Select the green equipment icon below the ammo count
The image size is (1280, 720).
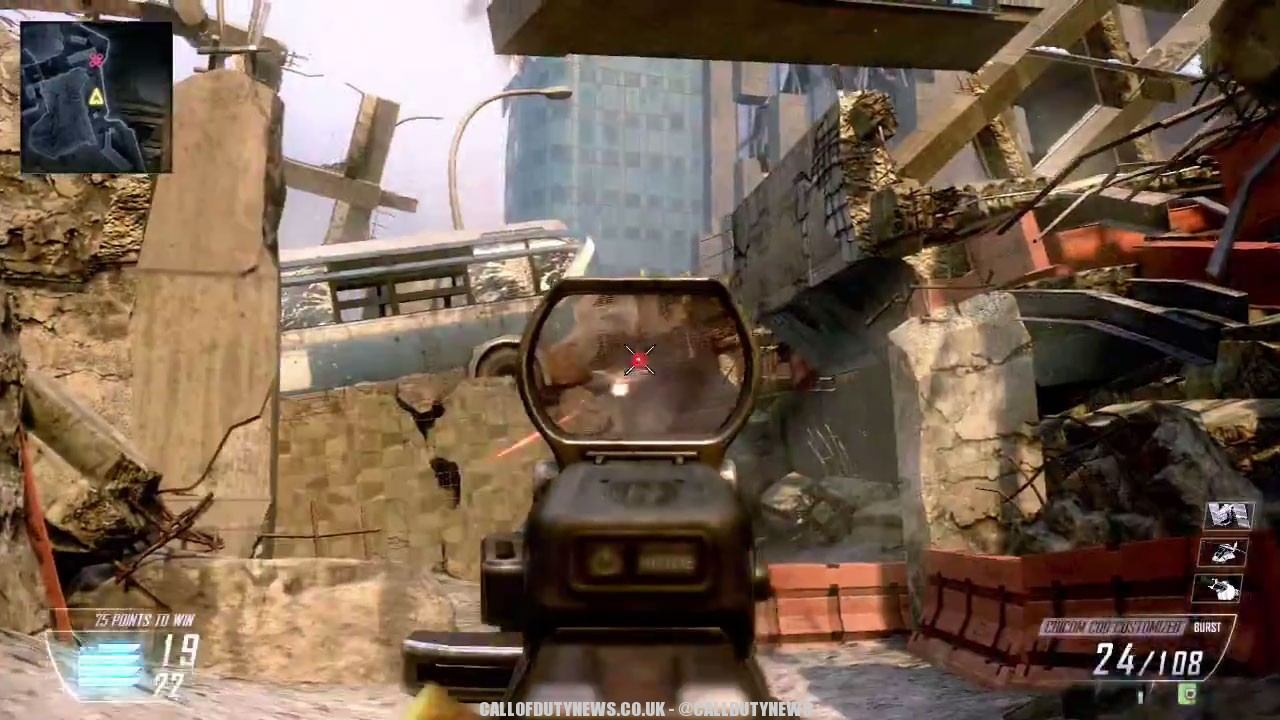click(x=1188, y=693)
